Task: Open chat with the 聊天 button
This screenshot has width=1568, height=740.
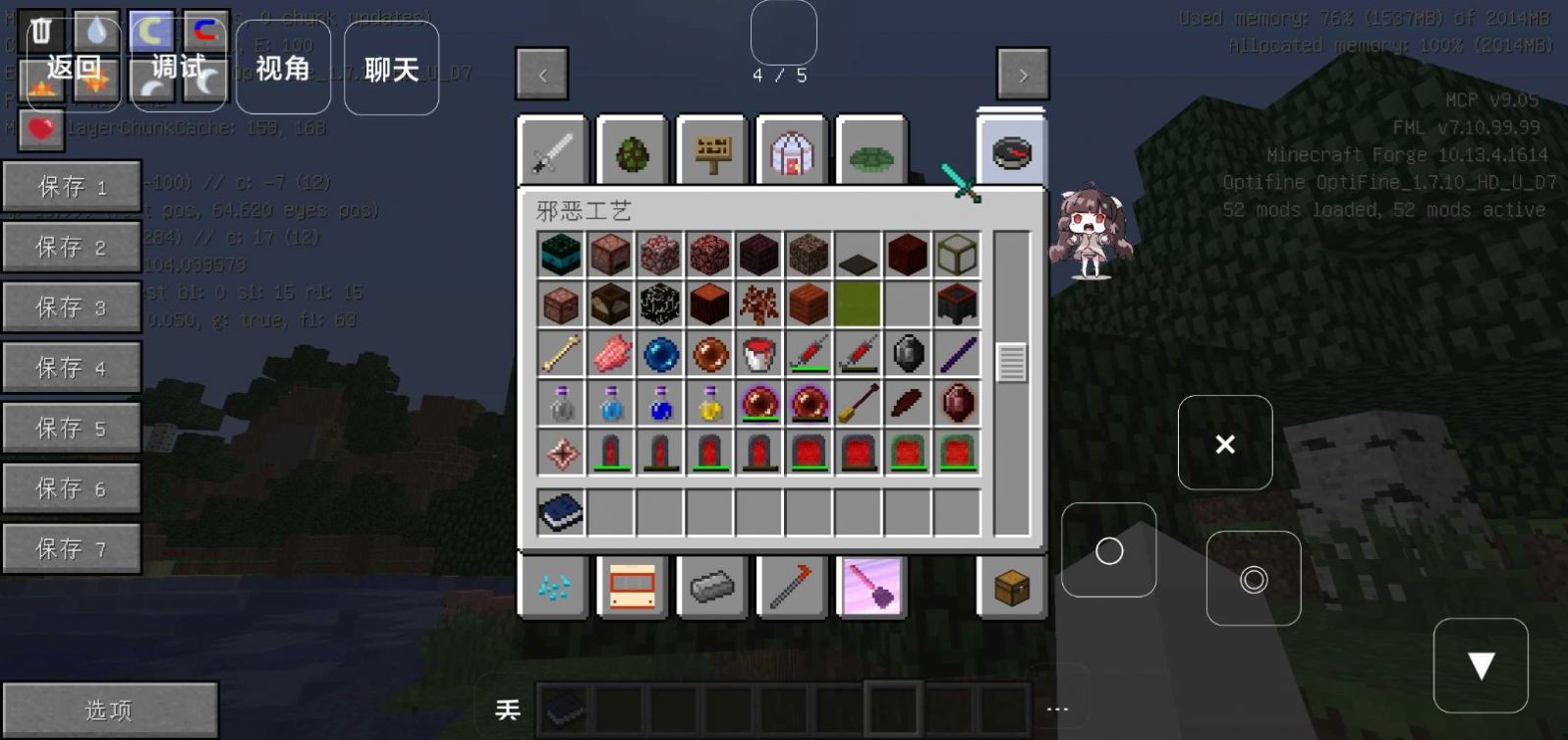Action: (x=391, y=69)
